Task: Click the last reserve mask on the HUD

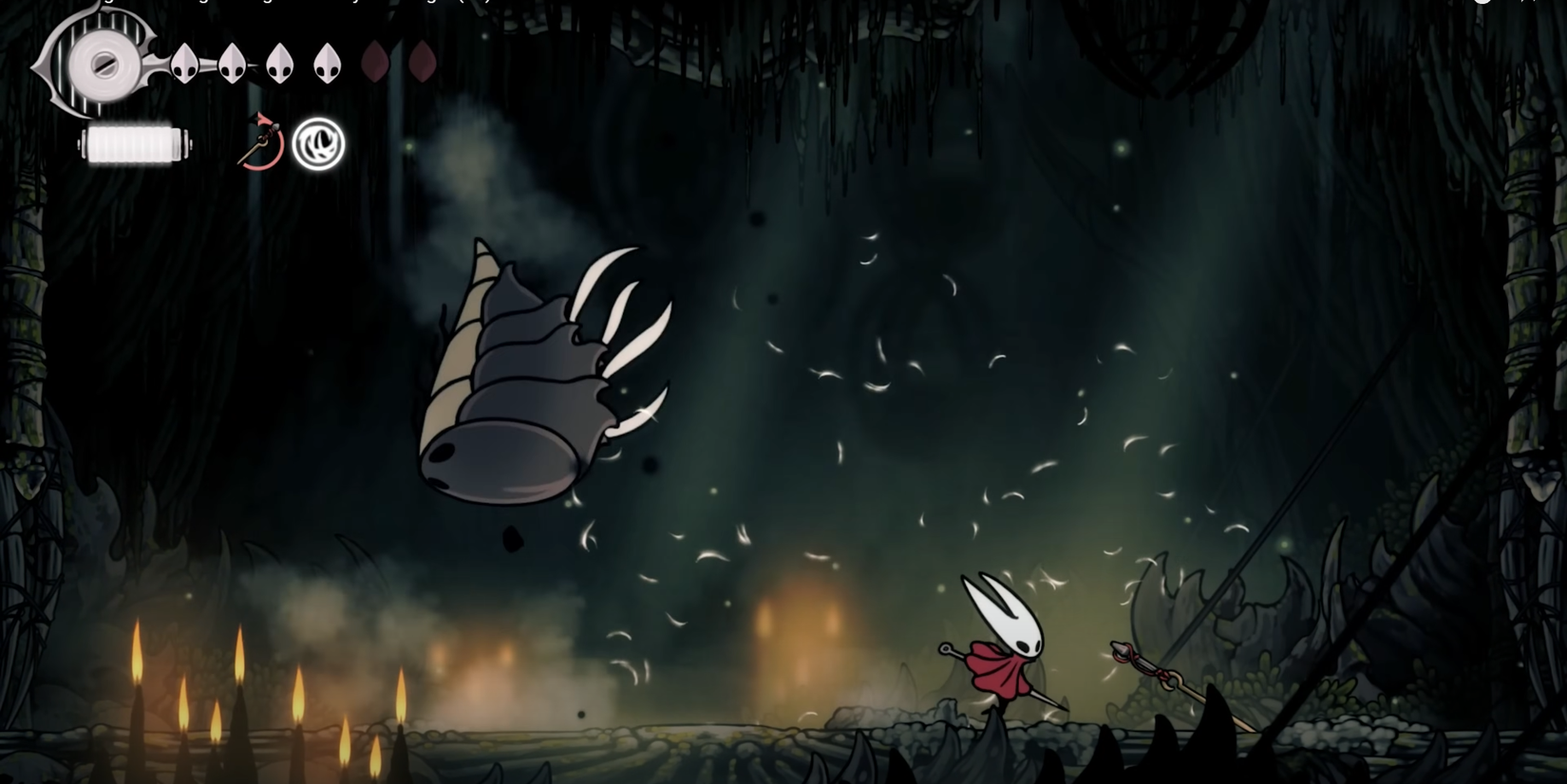Action: click(x=423, y=63)
